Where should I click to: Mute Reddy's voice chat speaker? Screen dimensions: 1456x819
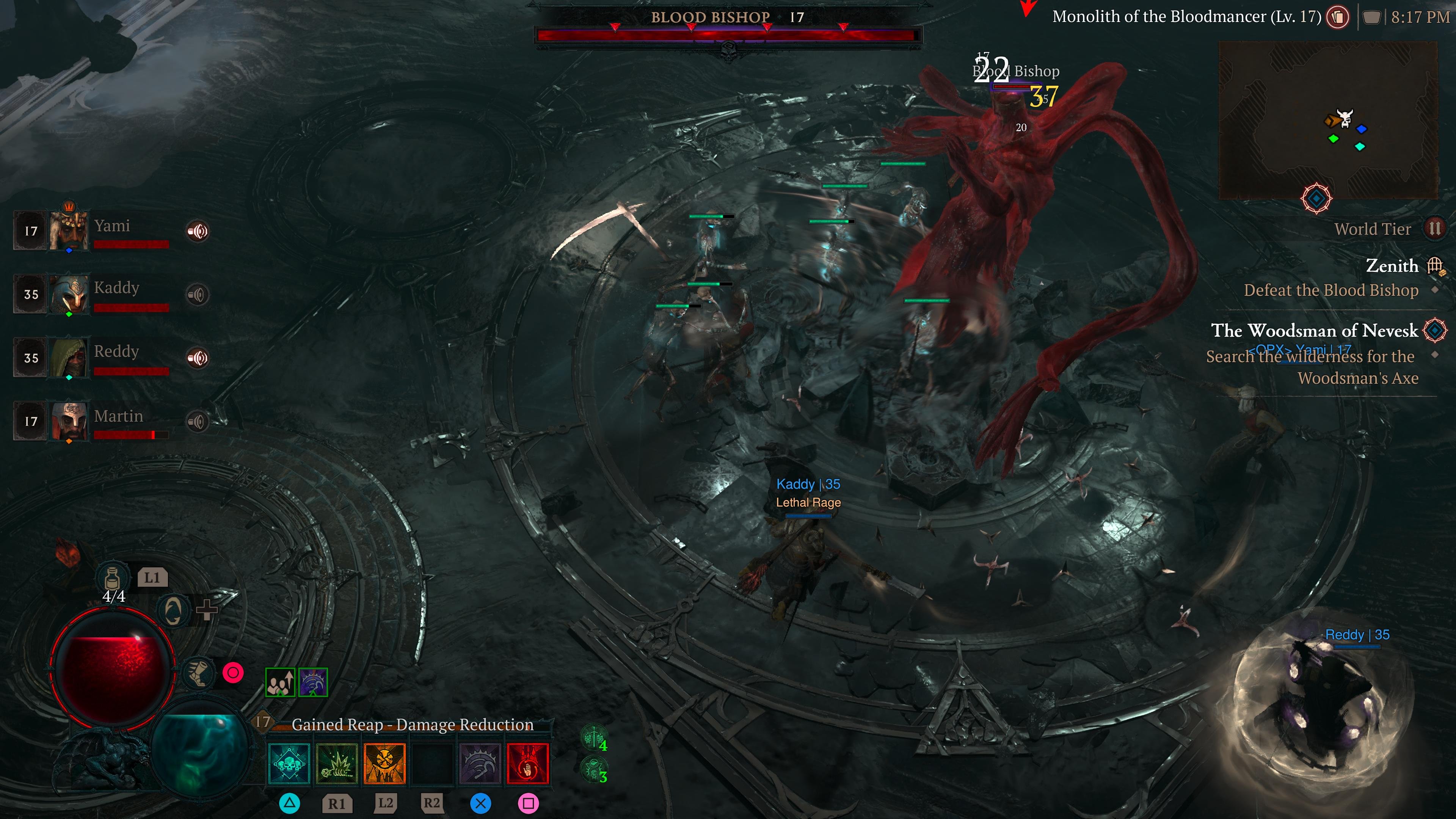(198, 357)
